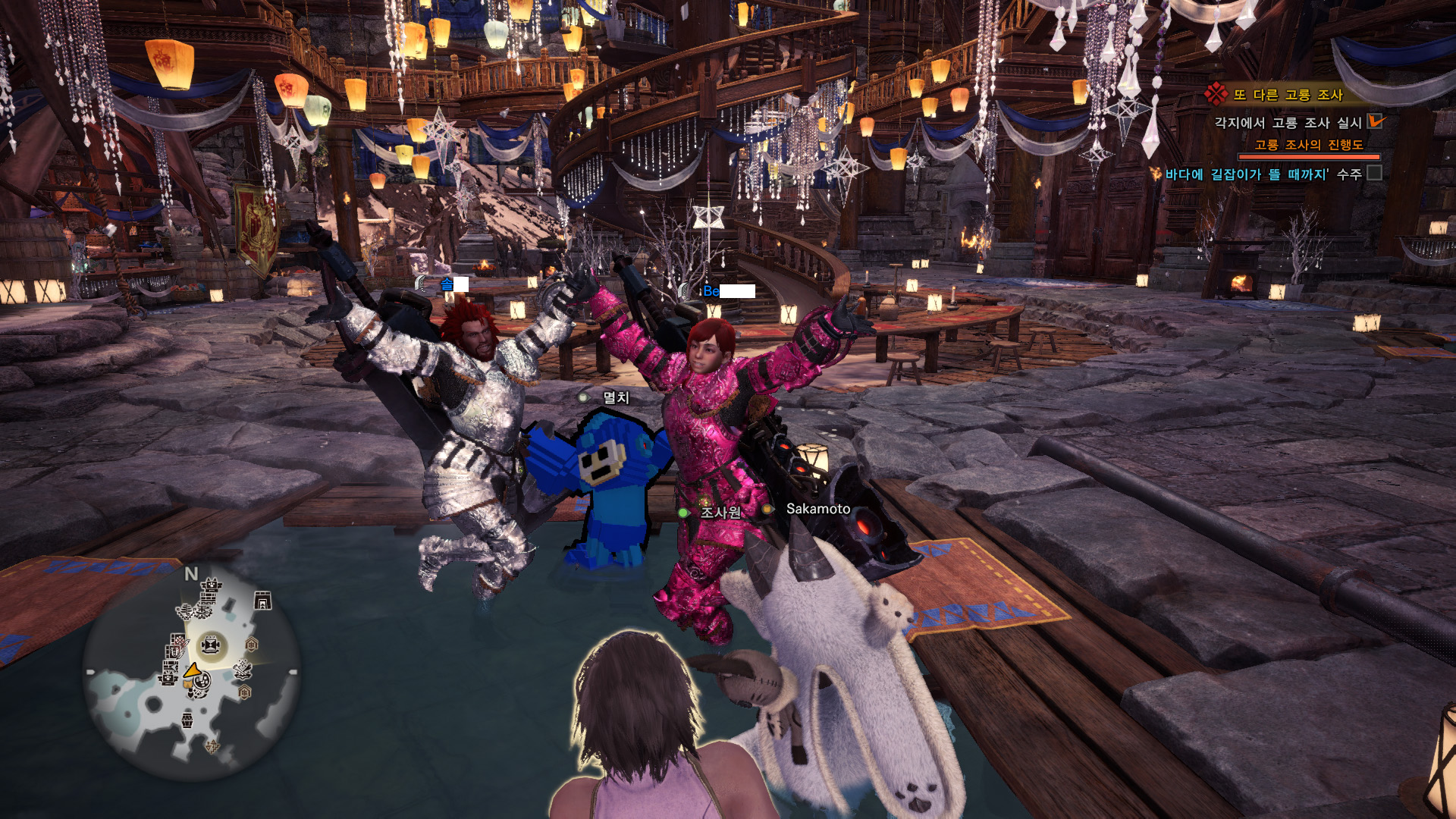The height and width of the screenshot is (819, 1456).
Task: Select the 조사원 name tag
Action: (720, 513)
